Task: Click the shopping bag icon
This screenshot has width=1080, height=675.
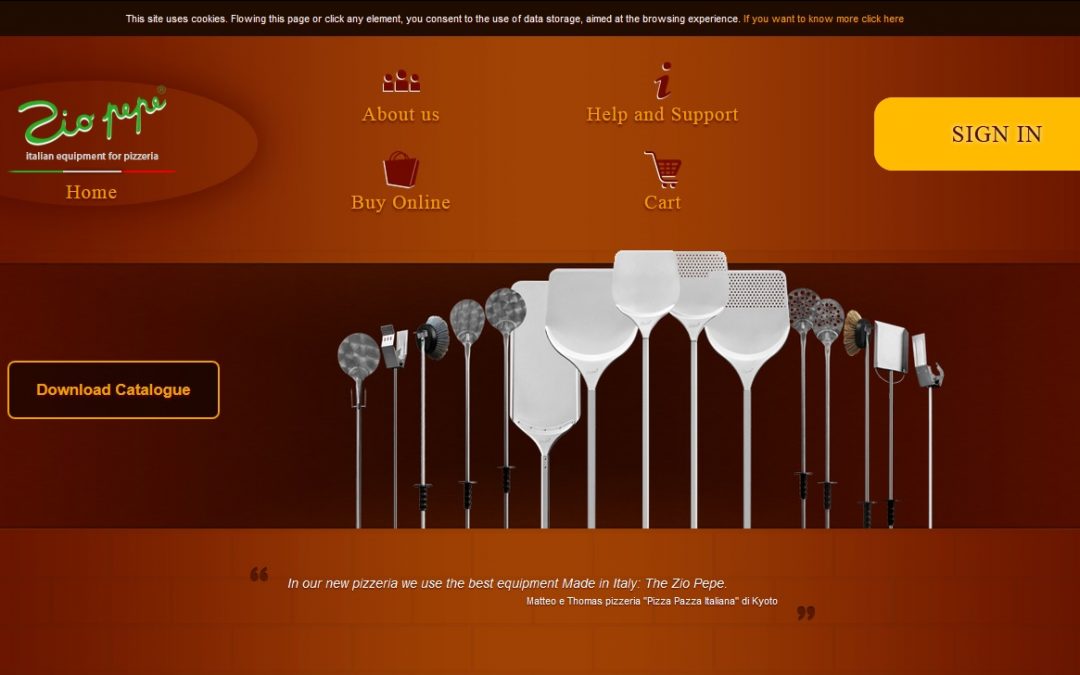Action: 400,170
